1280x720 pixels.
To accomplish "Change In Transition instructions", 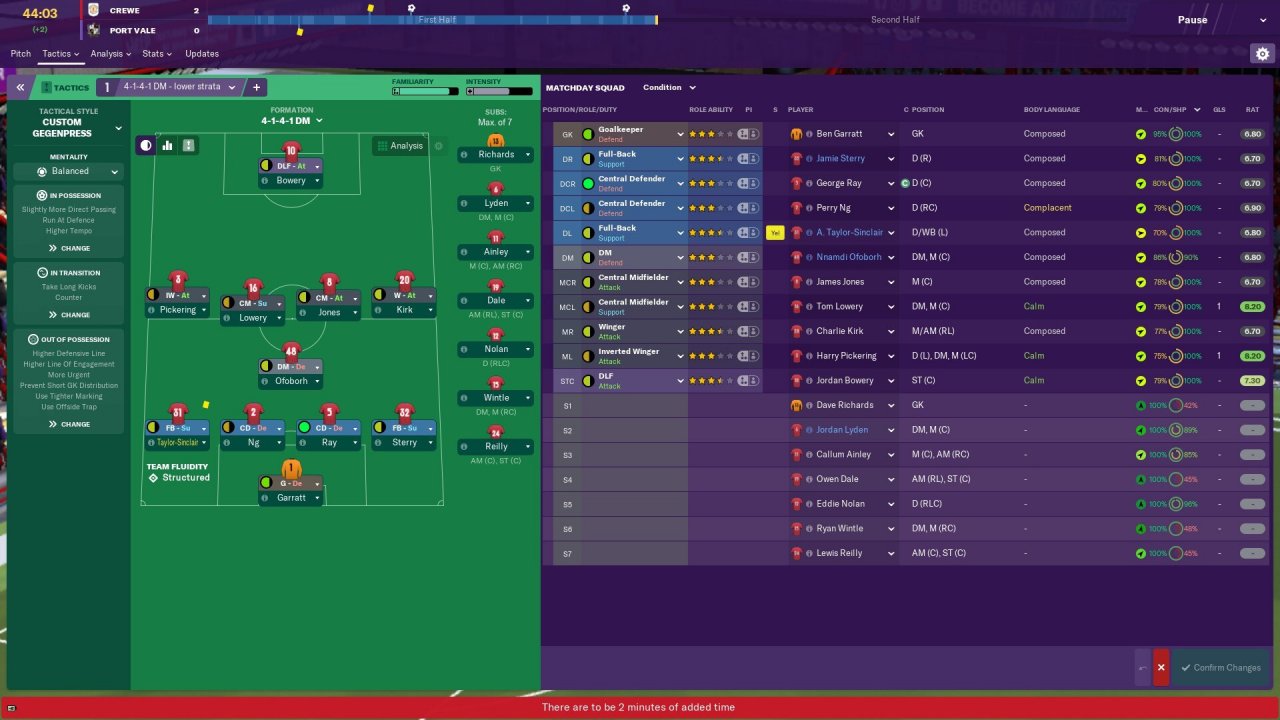I will pos(69,315).
